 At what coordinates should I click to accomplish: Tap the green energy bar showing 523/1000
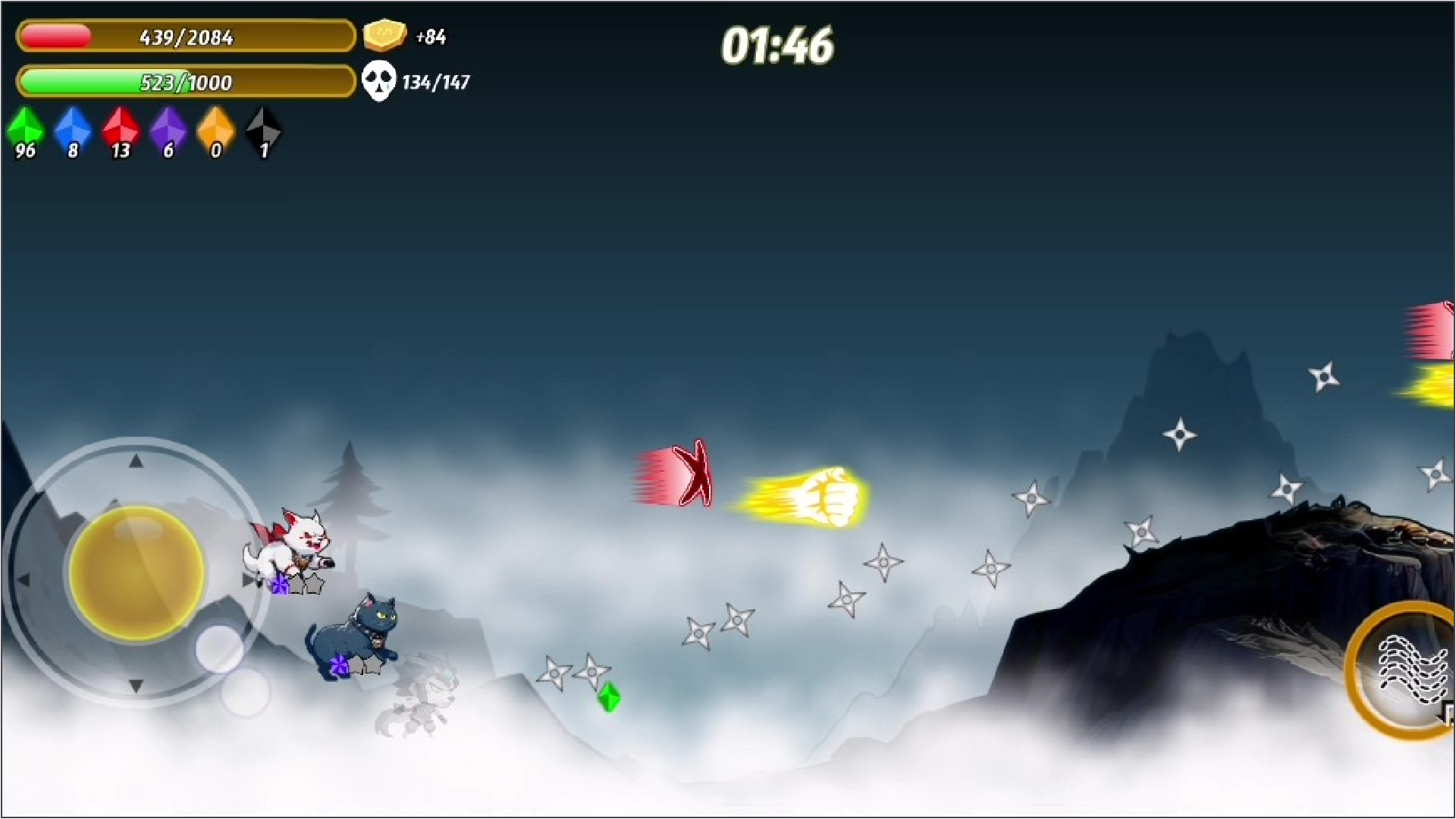point(186,83)
